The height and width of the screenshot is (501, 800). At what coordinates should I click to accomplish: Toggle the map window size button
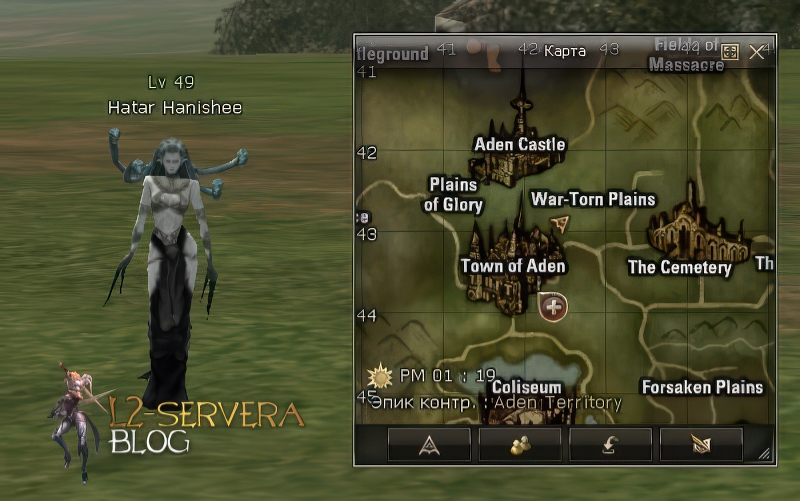point(730,52)
